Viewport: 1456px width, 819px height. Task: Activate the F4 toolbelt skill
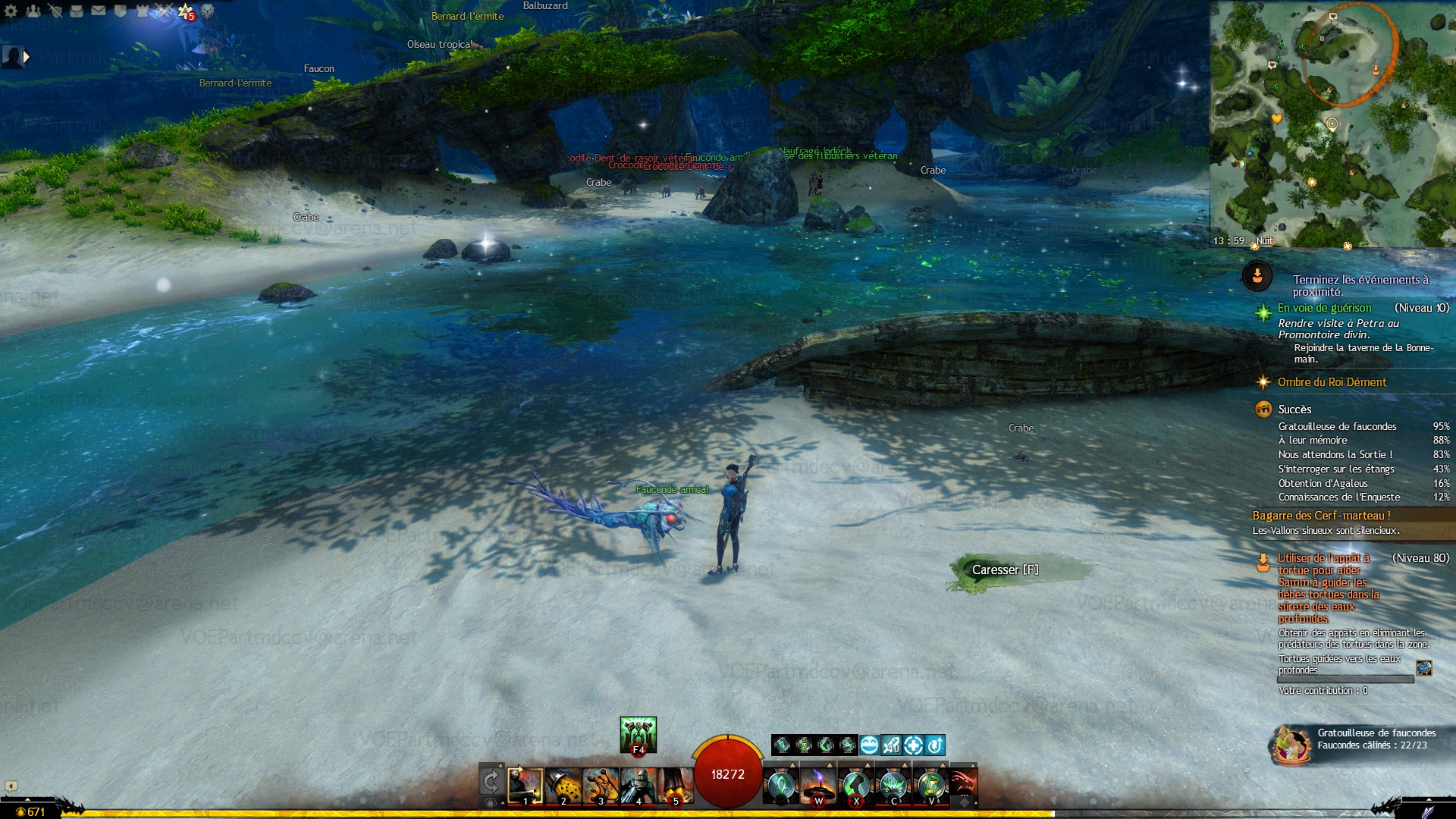click(x=638, y=735)
